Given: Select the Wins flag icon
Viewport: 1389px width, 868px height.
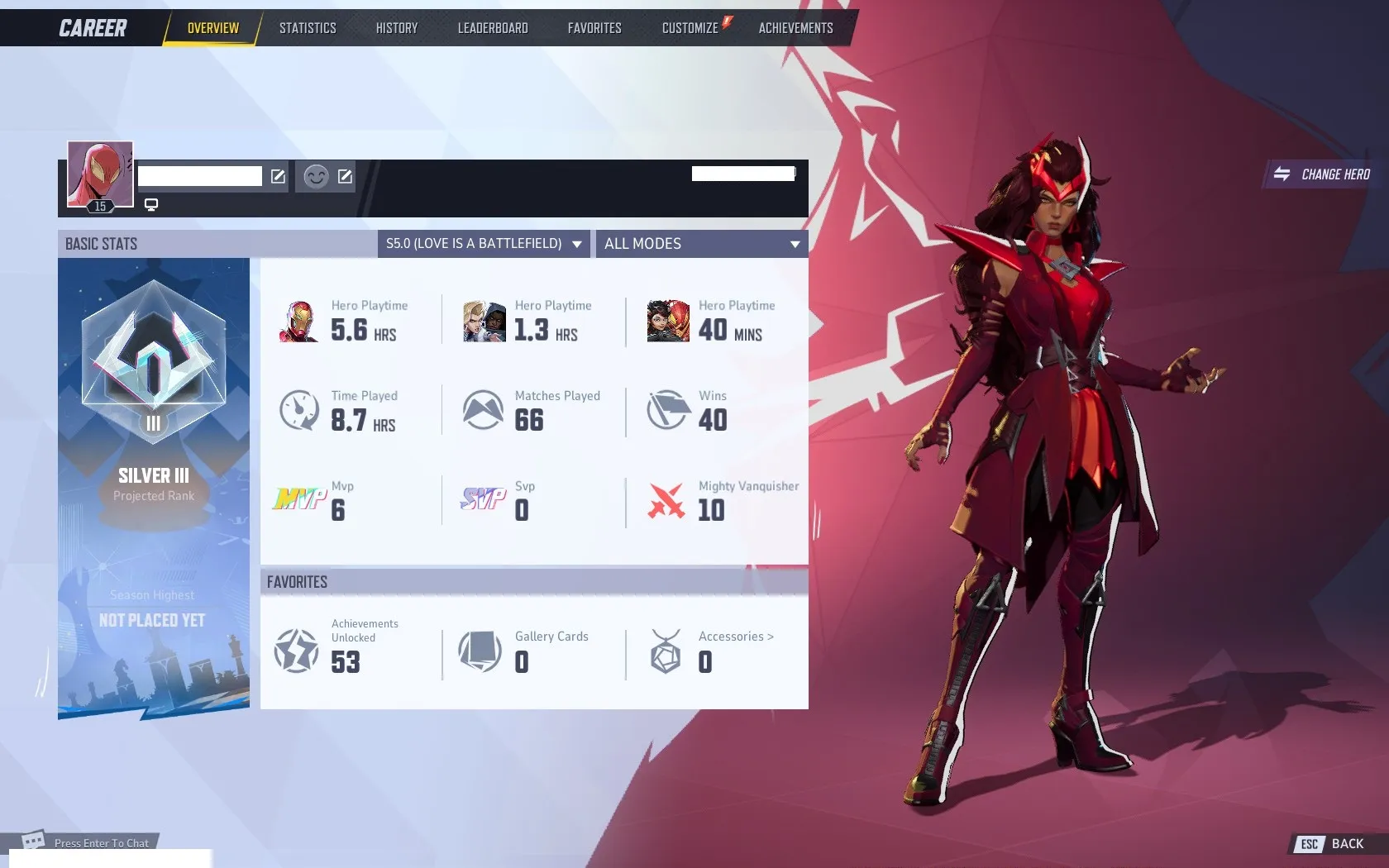Looking at the screenshot, I should [668, 411].
